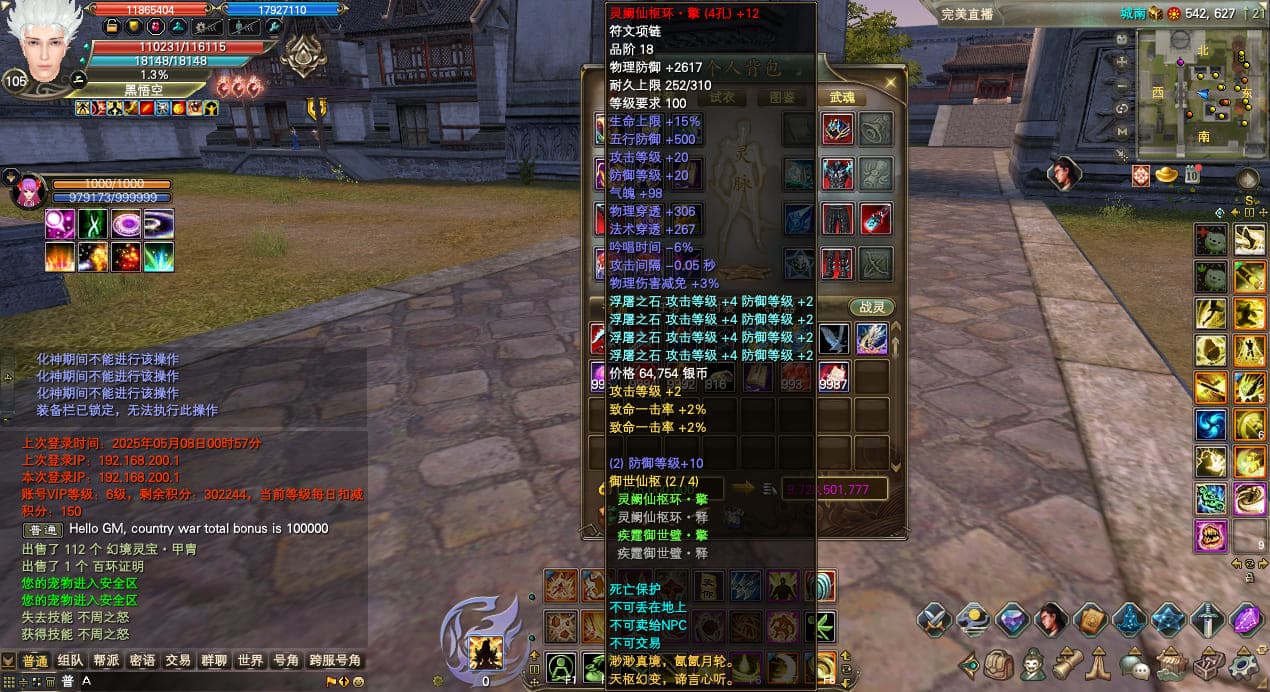Screen dimensions: 1270x692
Task: Click the crossed swords menu icon
Action: click(934, 620)
